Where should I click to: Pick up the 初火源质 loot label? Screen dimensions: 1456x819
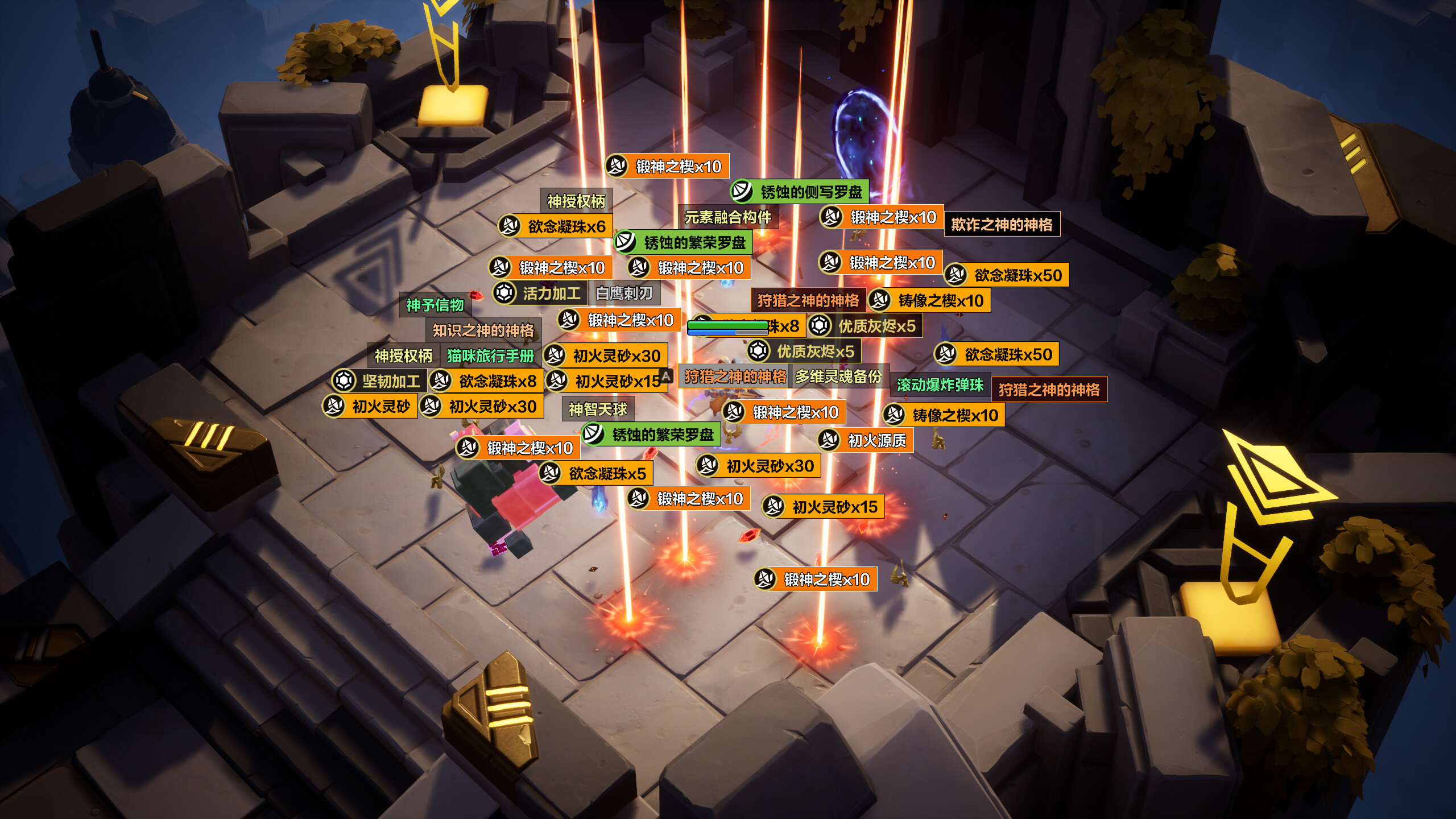click(876, 440)
